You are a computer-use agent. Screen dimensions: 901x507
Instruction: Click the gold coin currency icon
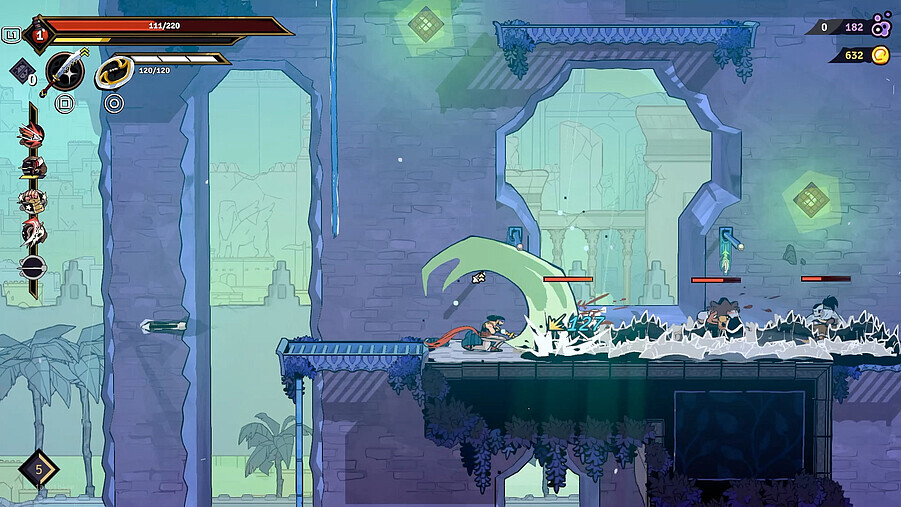[880, 55]
